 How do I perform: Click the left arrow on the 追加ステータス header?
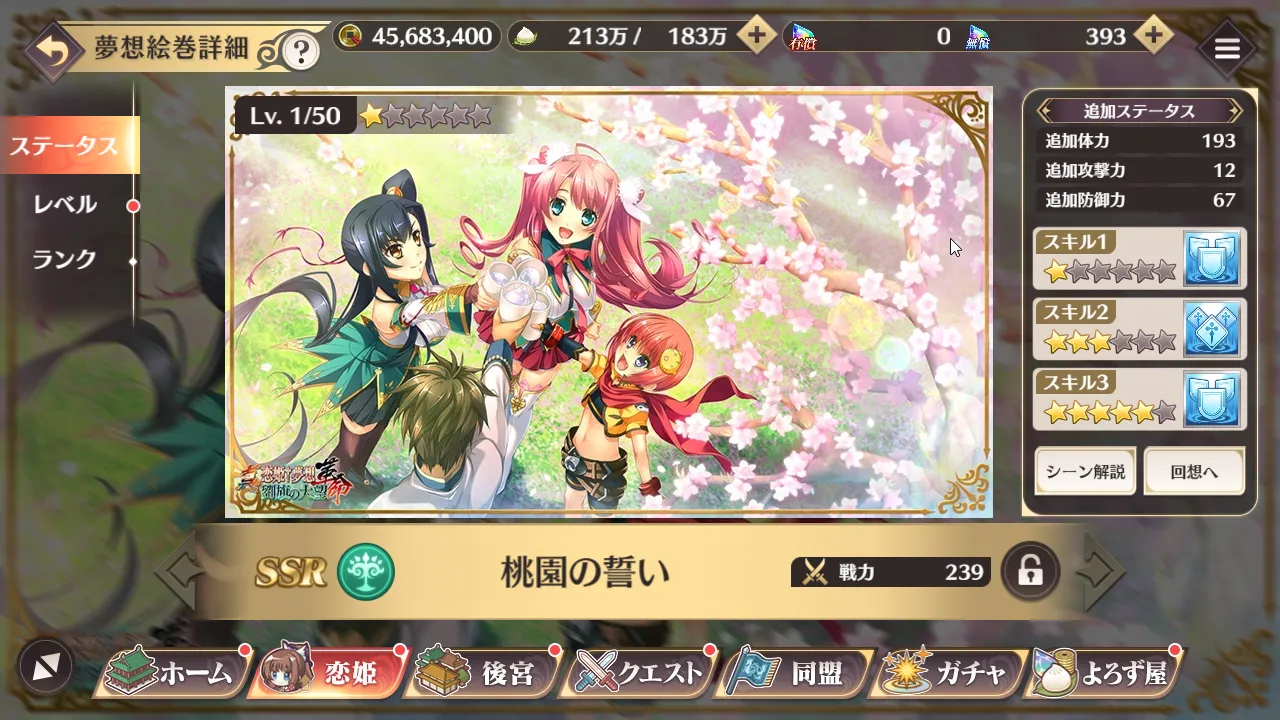click(x=1044, y=111)
